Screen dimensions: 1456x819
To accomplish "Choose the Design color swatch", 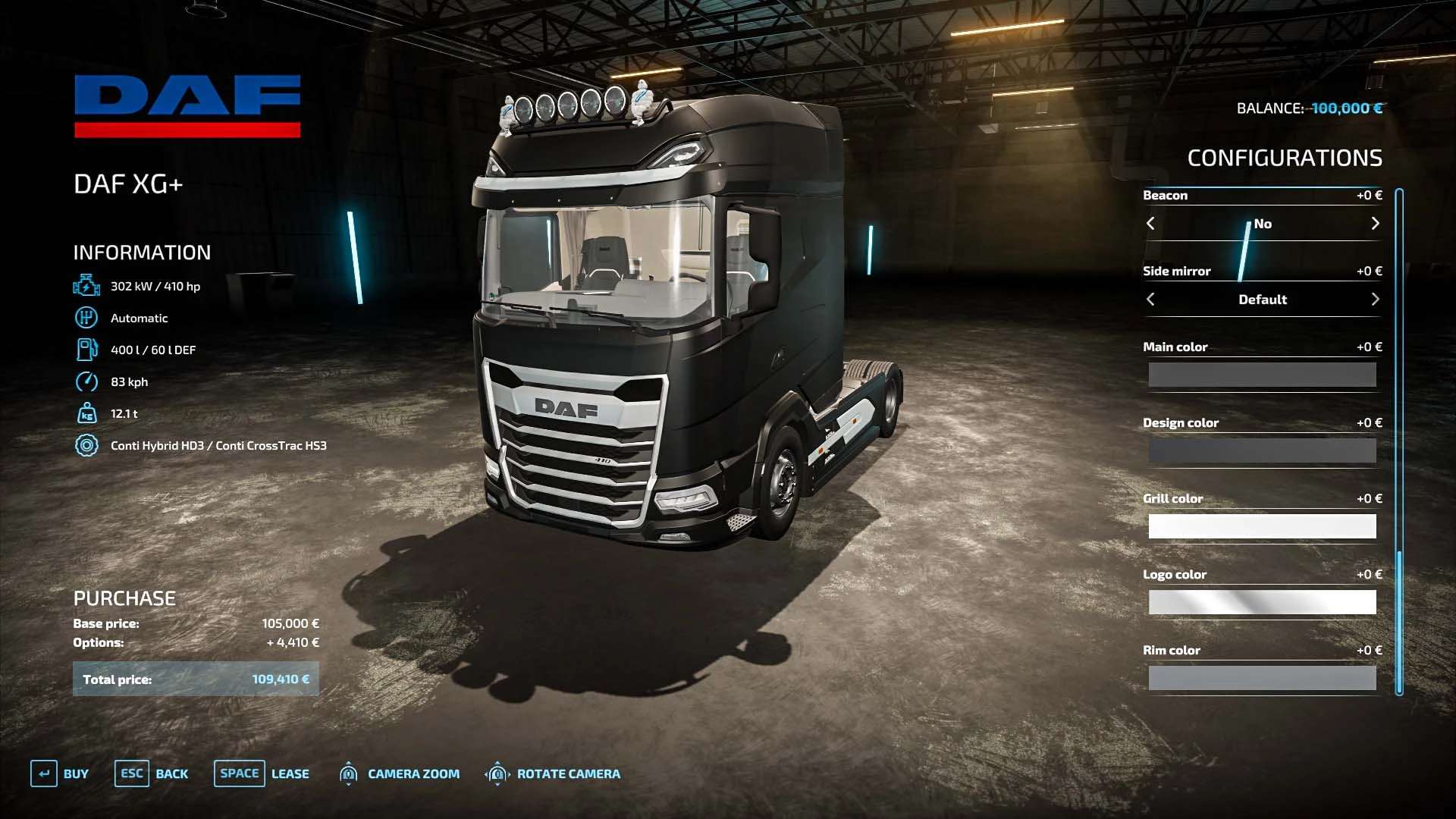I will coord(1262,450).
